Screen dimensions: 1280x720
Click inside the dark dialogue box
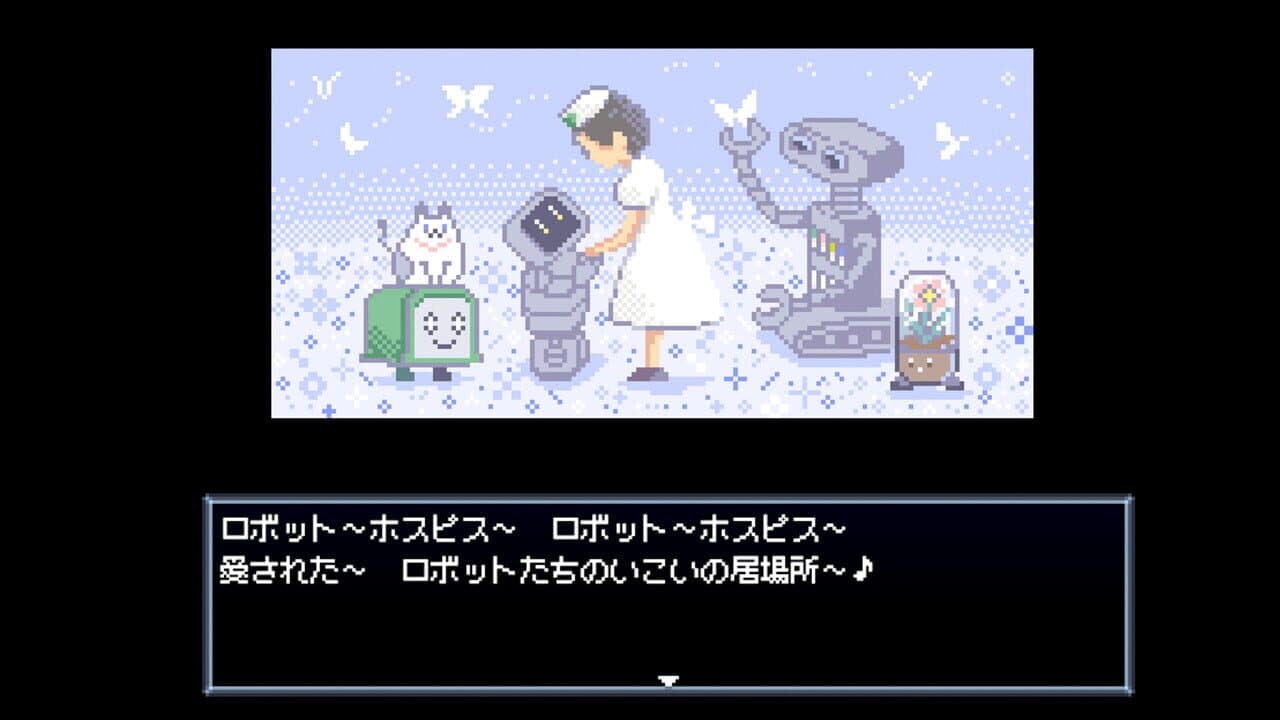click(640, 620)
